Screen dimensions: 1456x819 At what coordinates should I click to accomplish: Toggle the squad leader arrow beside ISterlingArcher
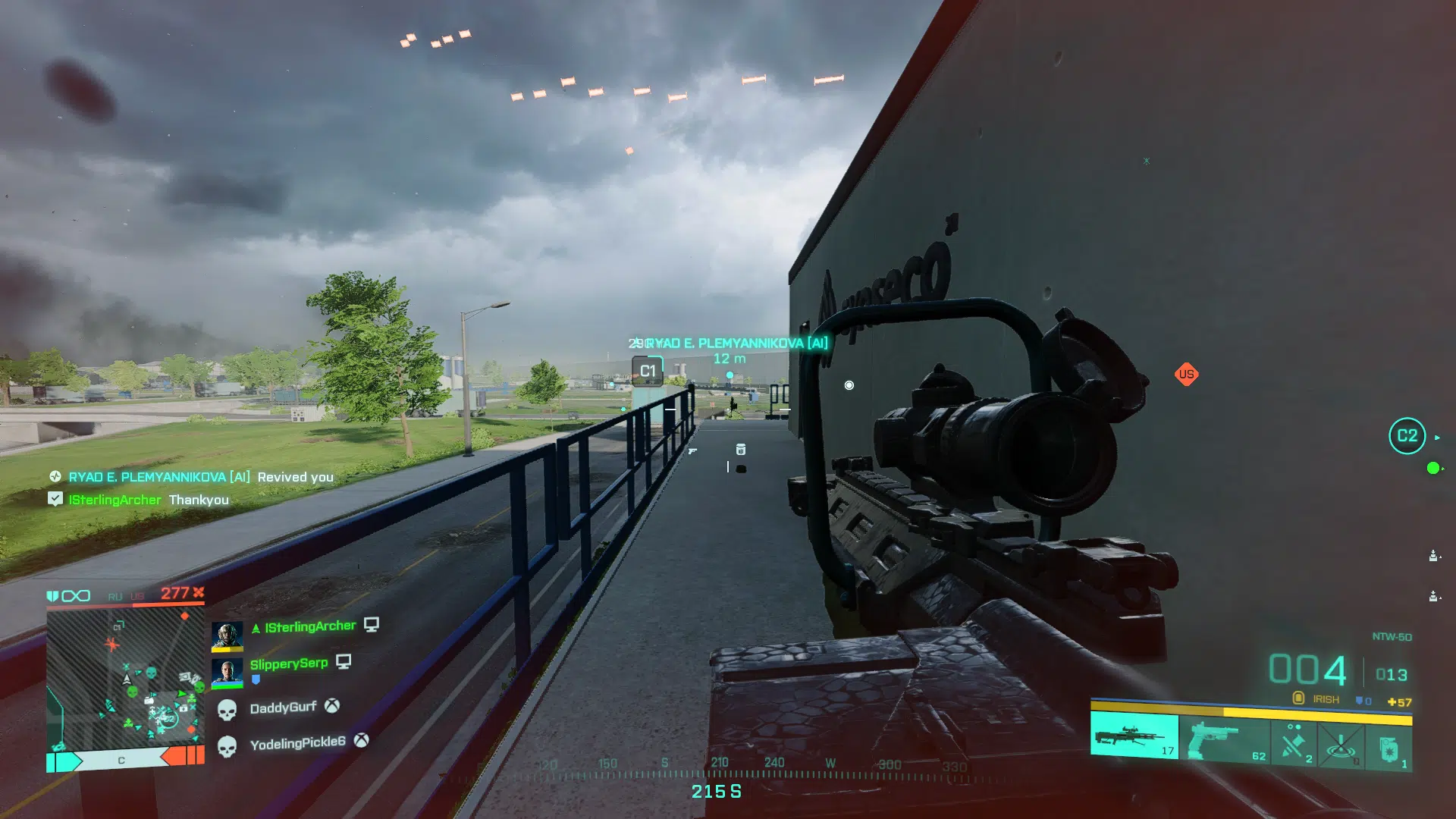[256, 627]
